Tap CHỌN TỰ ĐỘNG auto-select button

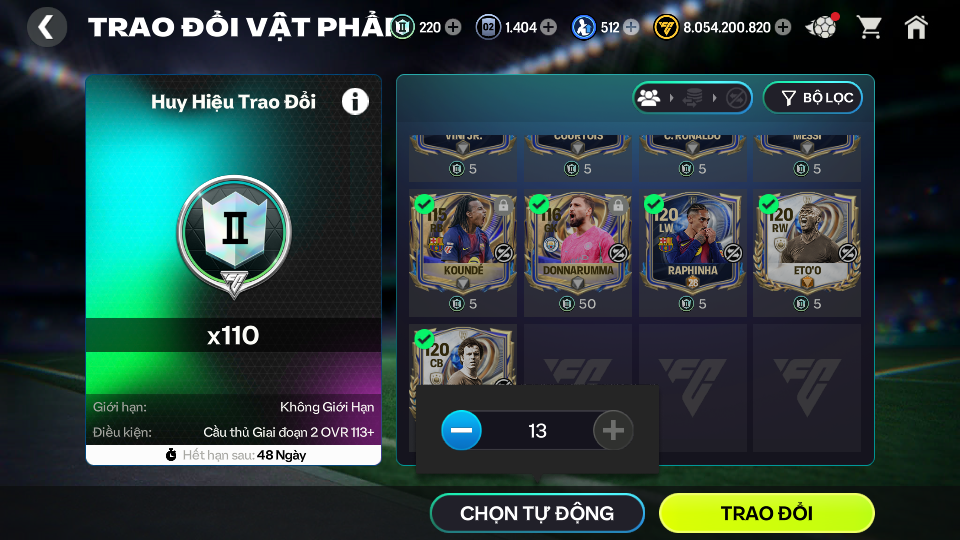537,514
